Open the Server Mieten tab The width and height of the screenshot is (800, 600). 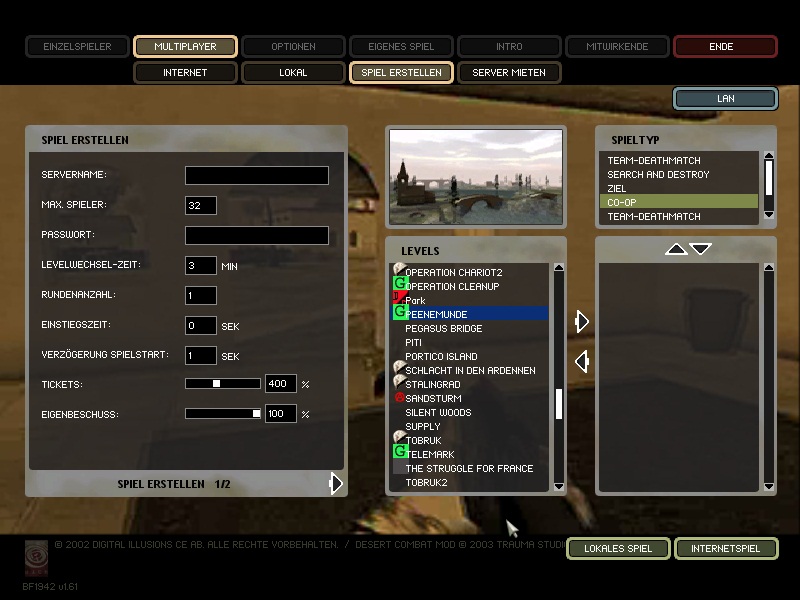pyautogui.click(x=509, y=72)
